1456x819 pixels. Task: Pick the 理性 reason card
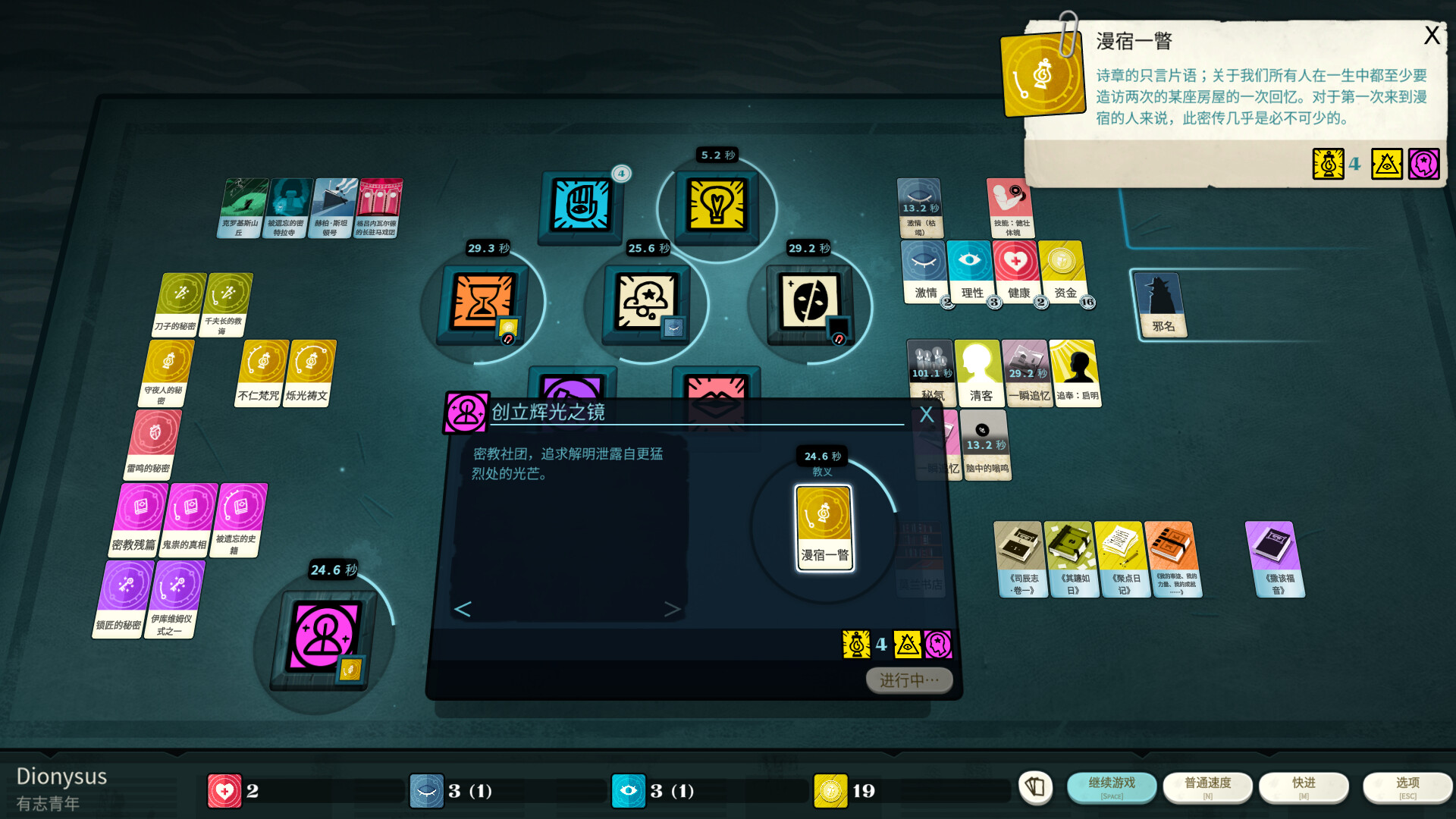[971, 271]
